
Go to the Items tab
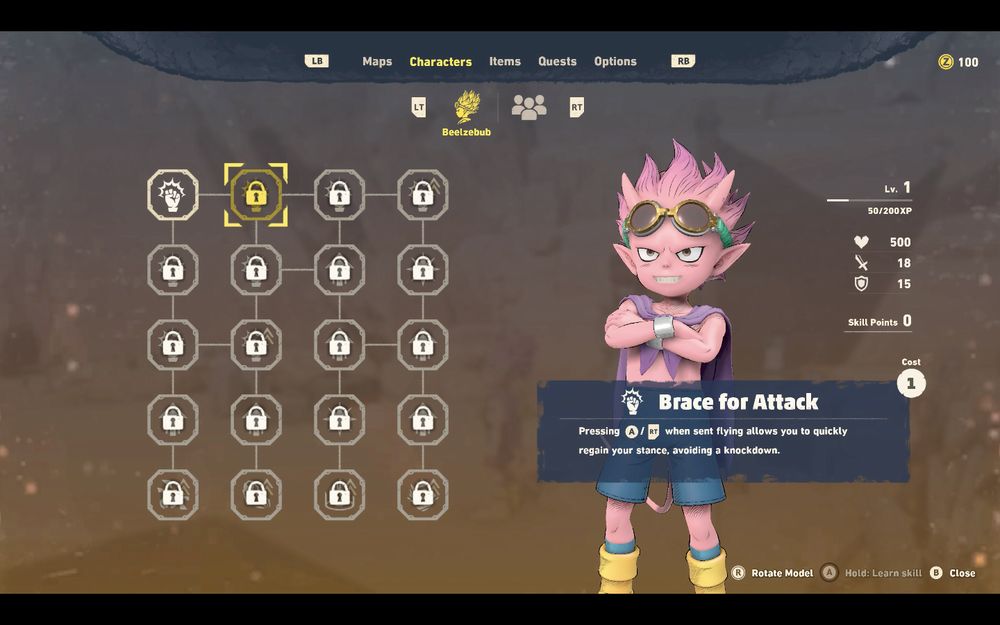point(505,61)
